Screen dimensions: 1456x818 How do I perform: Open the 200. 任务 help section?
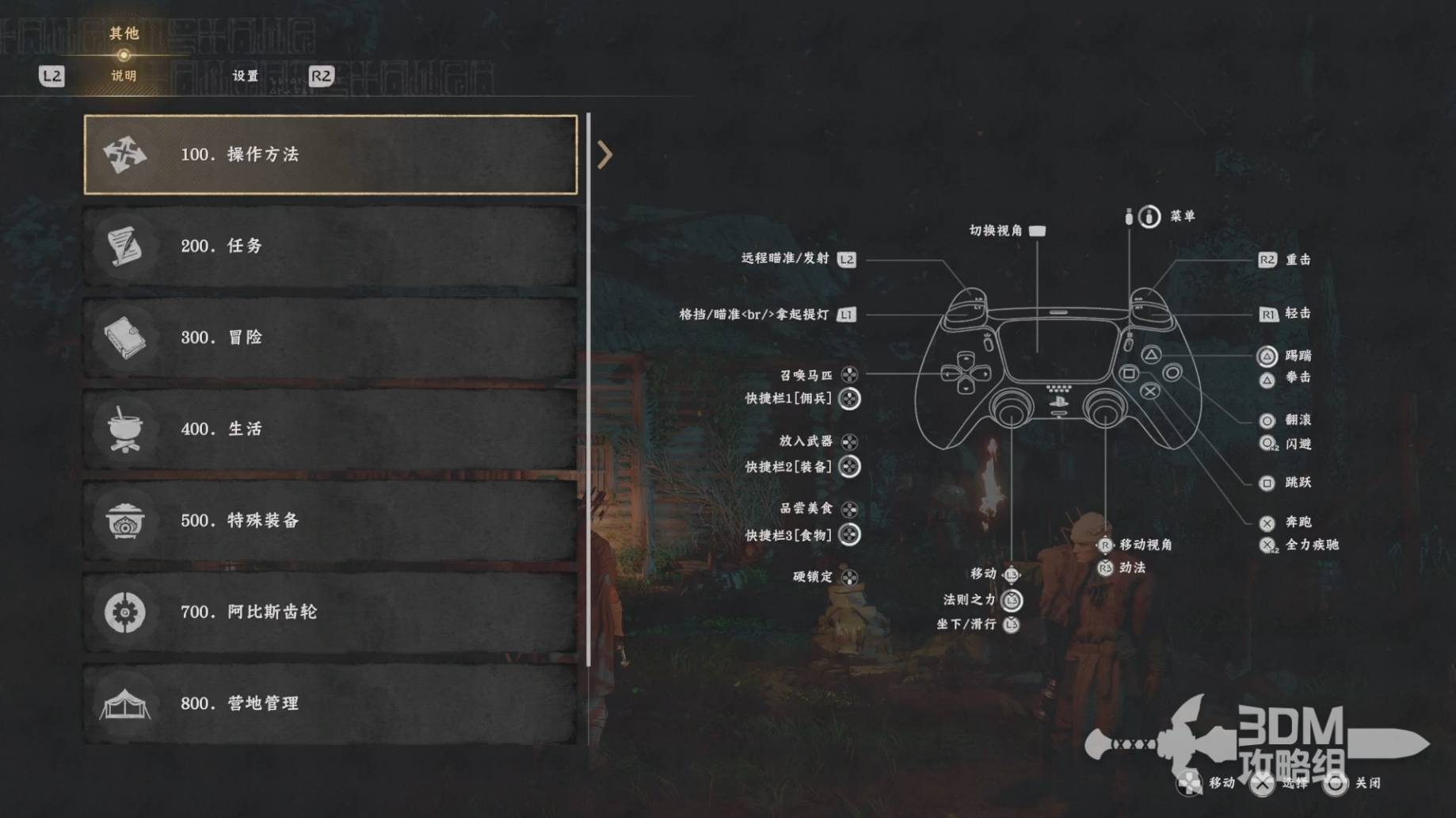[330, 246]
